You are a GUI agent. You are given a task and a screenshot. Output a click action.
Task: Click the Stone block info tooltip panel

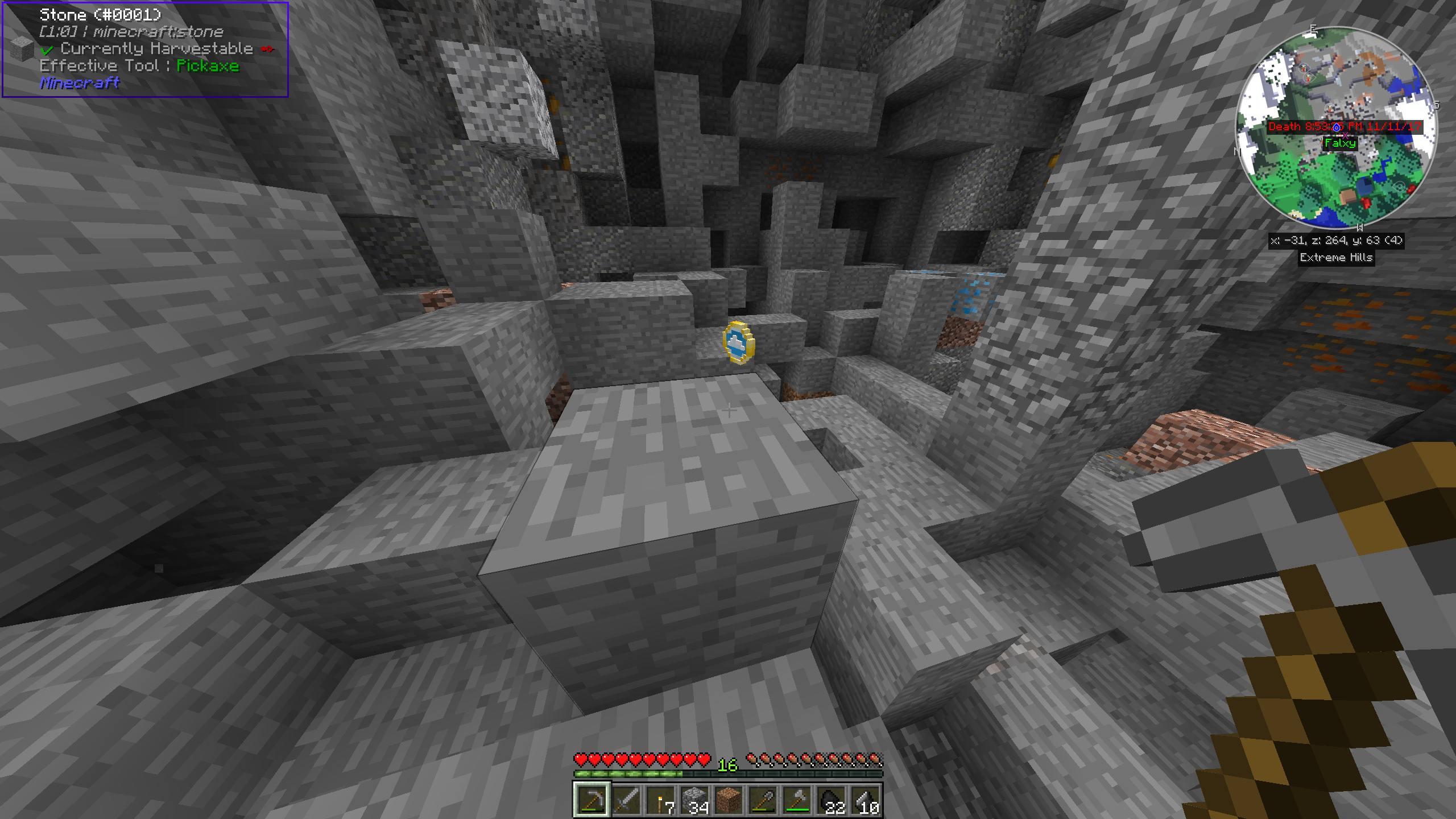tap(146, 49)
